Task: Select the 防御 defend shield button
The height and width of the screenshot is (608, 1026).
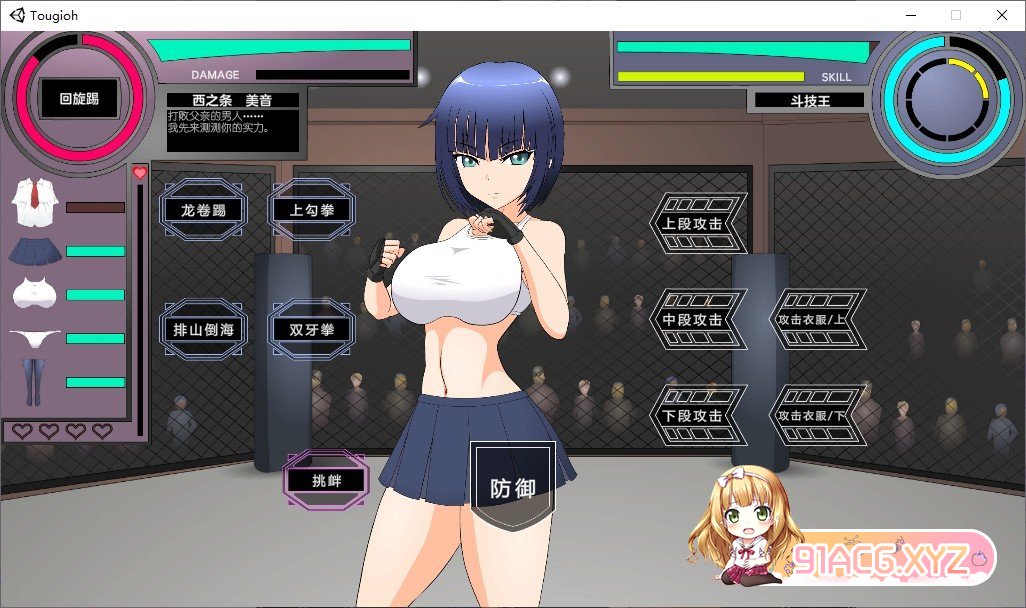Action: [x=513, y=489]
